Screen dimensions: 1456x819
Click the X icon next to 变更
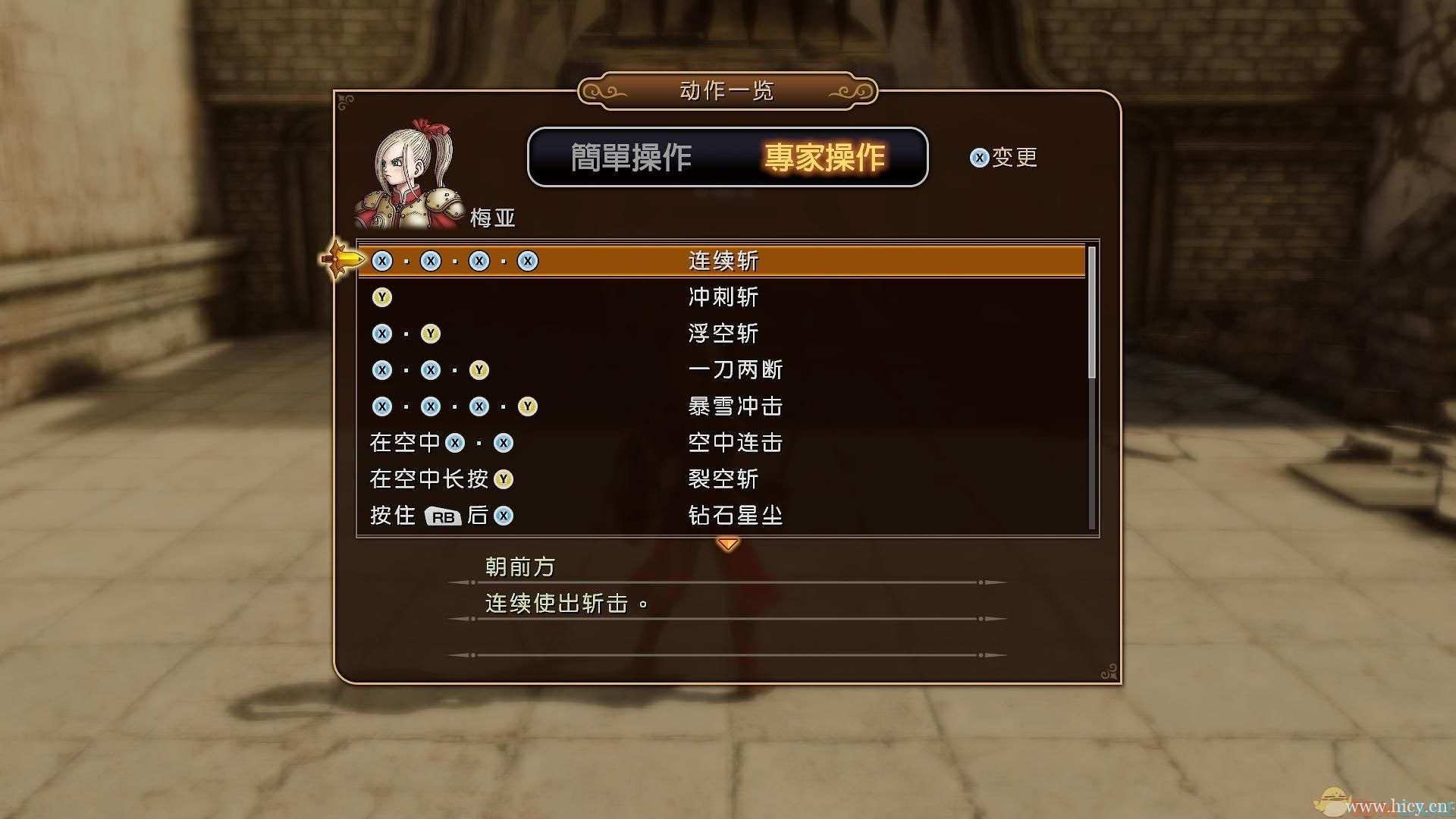[979, 157]
